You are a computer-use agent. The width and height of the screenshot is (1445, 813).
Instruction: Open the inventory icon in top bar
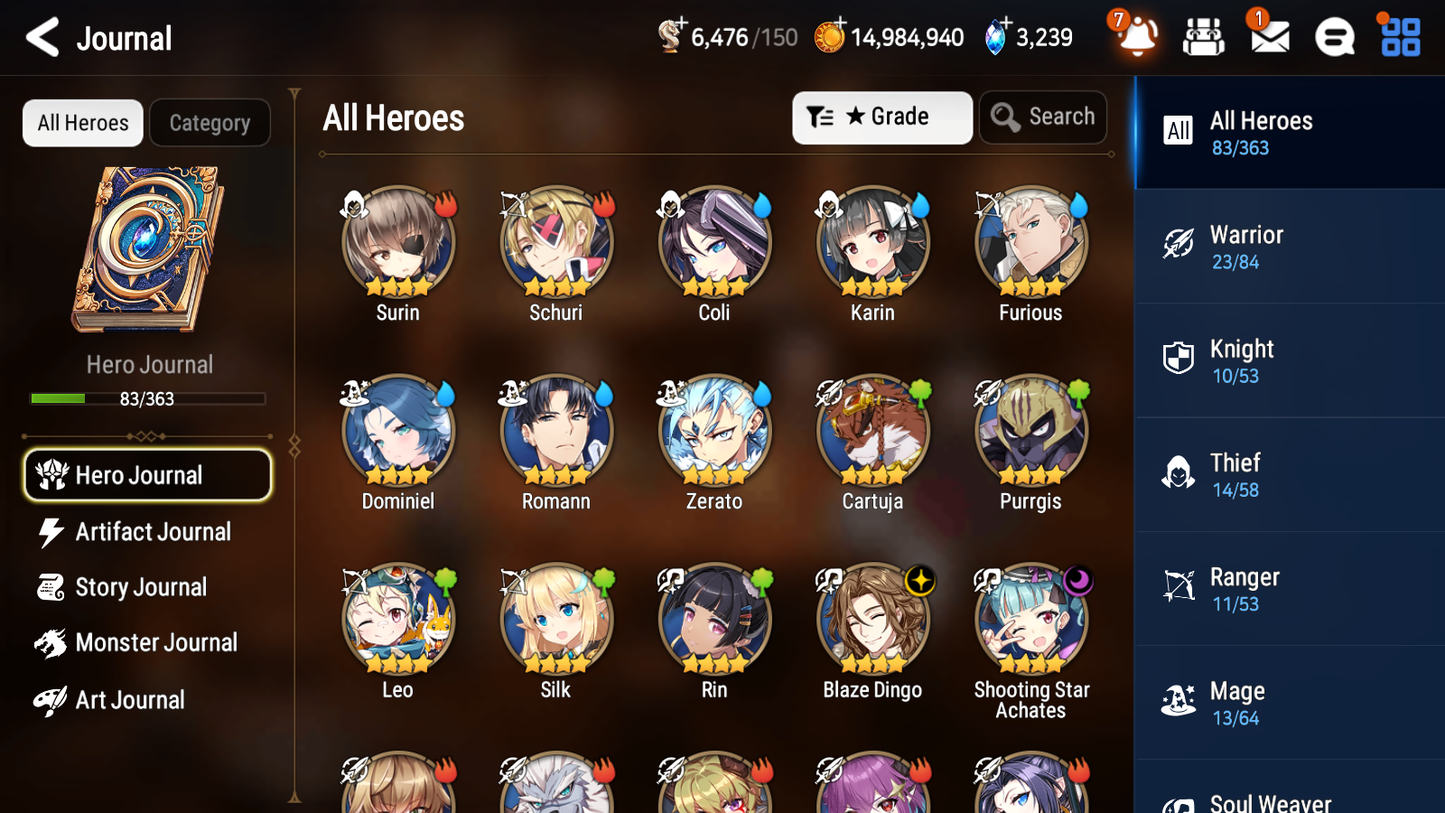pos(1203,36)
